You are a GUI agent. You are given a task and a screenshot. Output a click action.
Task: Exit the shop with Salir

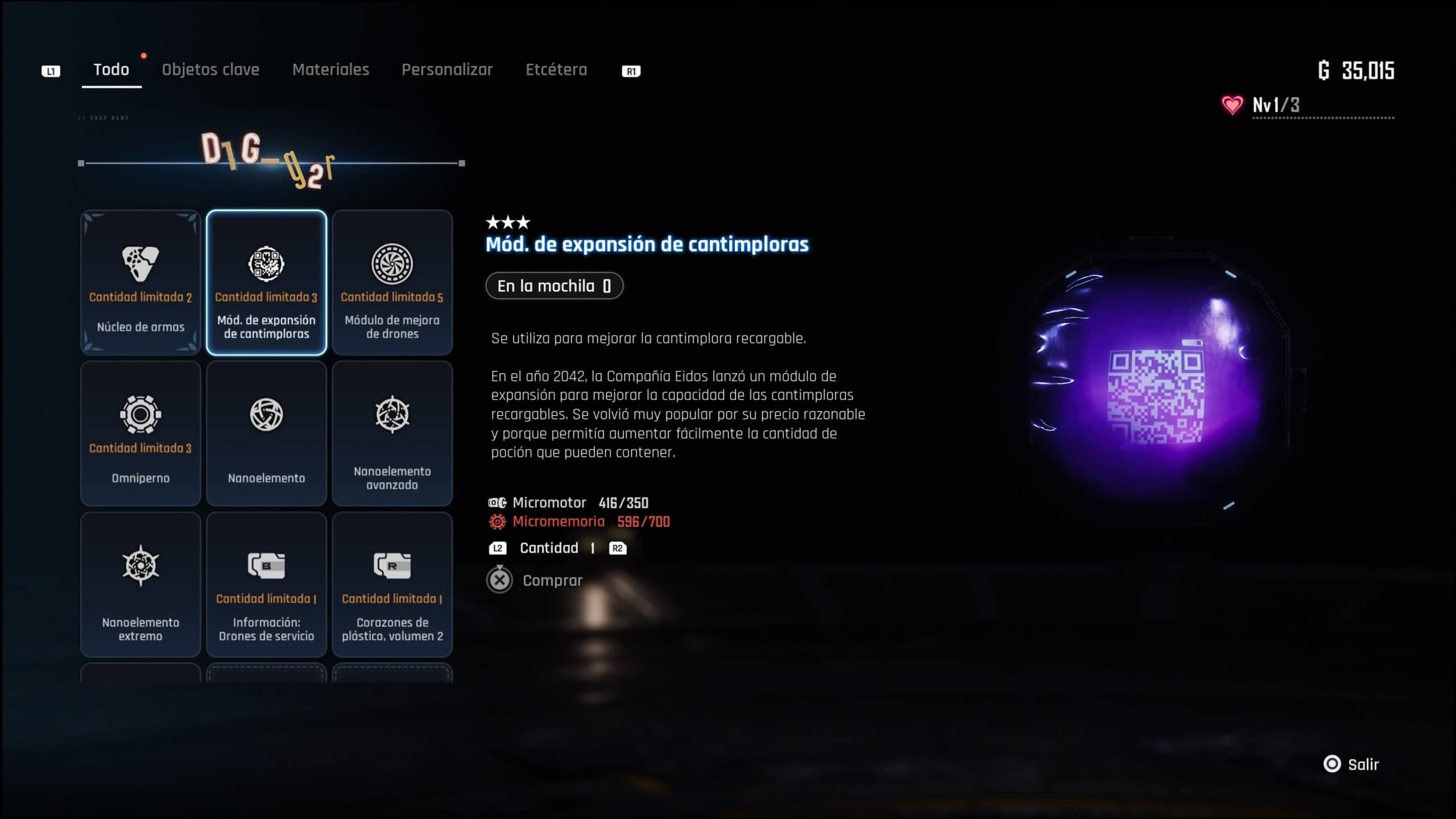tap(1352, 764)
